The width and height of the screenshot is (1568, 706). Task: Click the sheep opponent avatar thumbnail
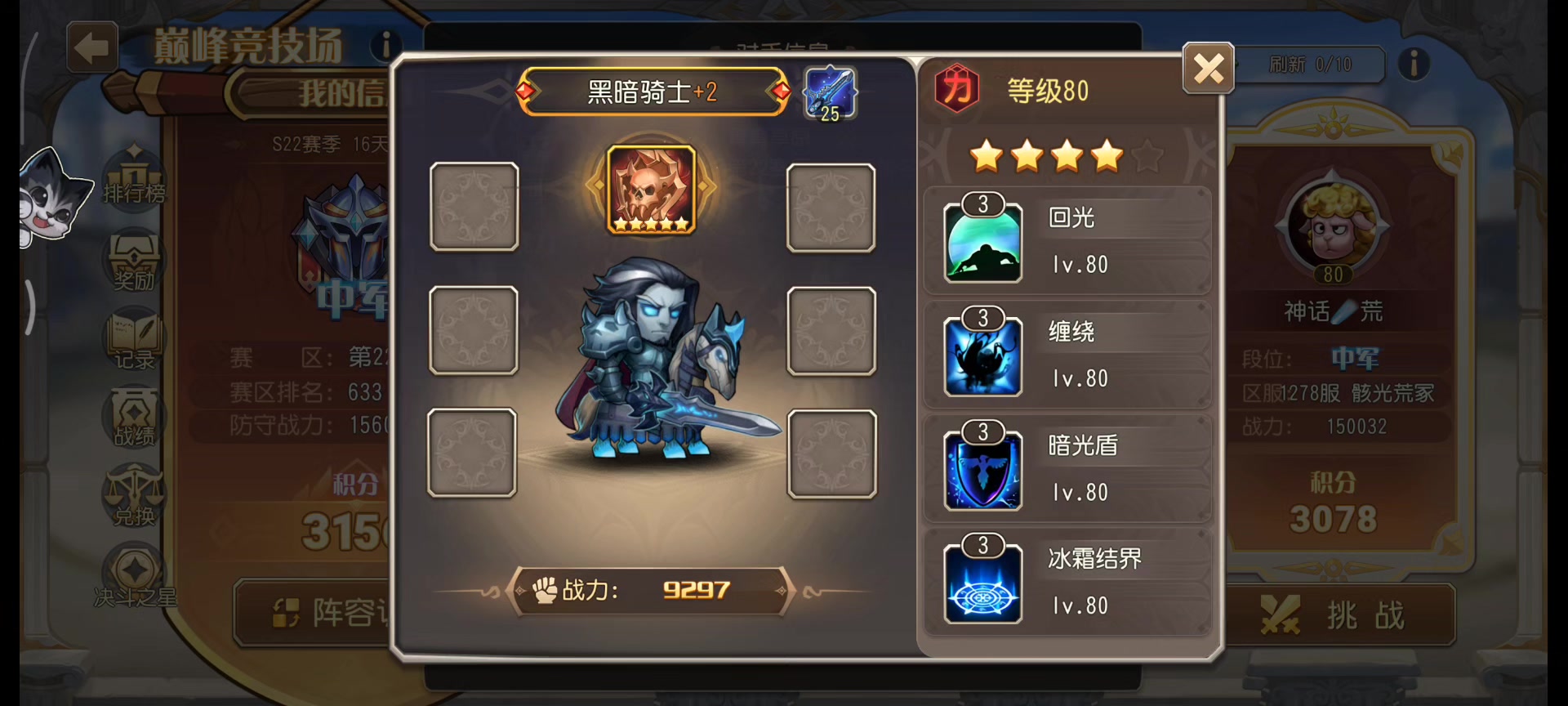[1332, 226]
